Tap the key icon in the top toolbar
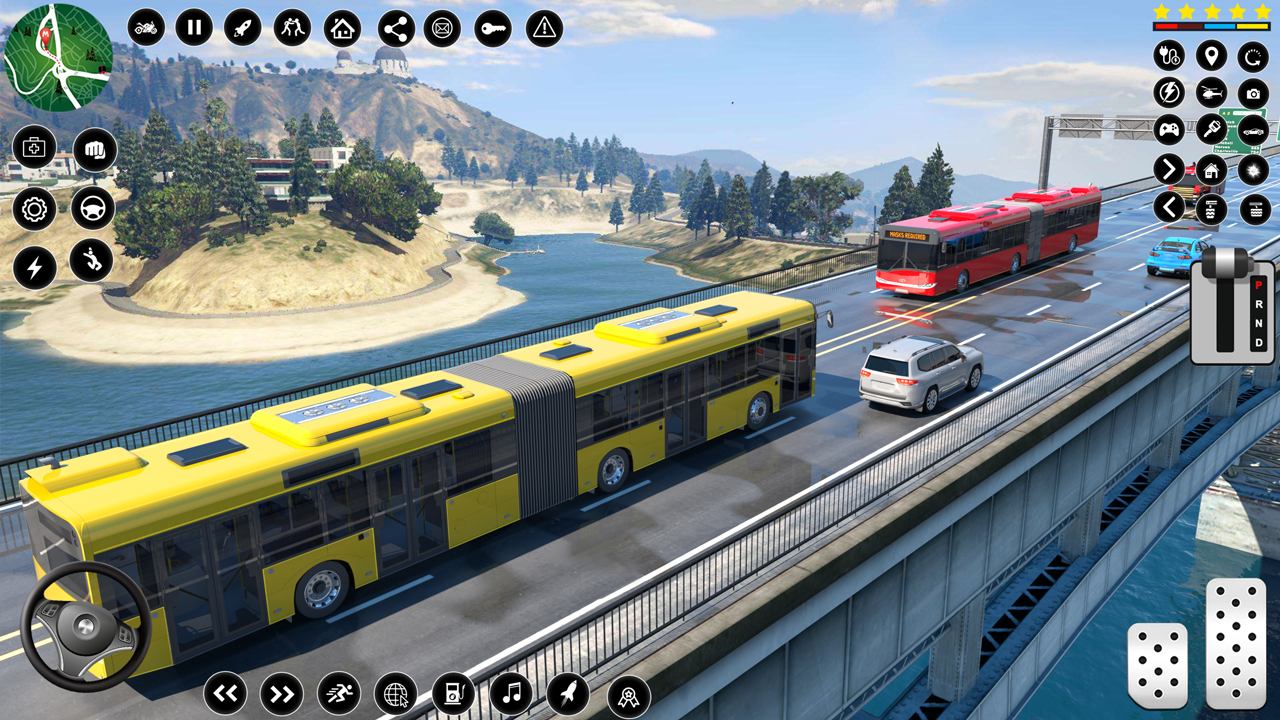The image size is (1280, 720). tap(492, 28)
